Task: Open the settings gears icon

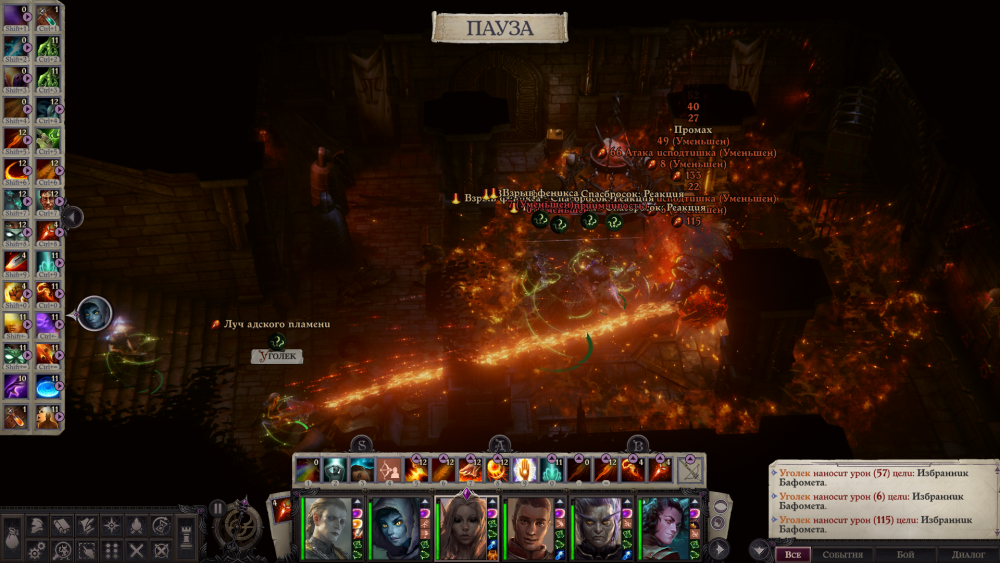Action: click(35, 549)
